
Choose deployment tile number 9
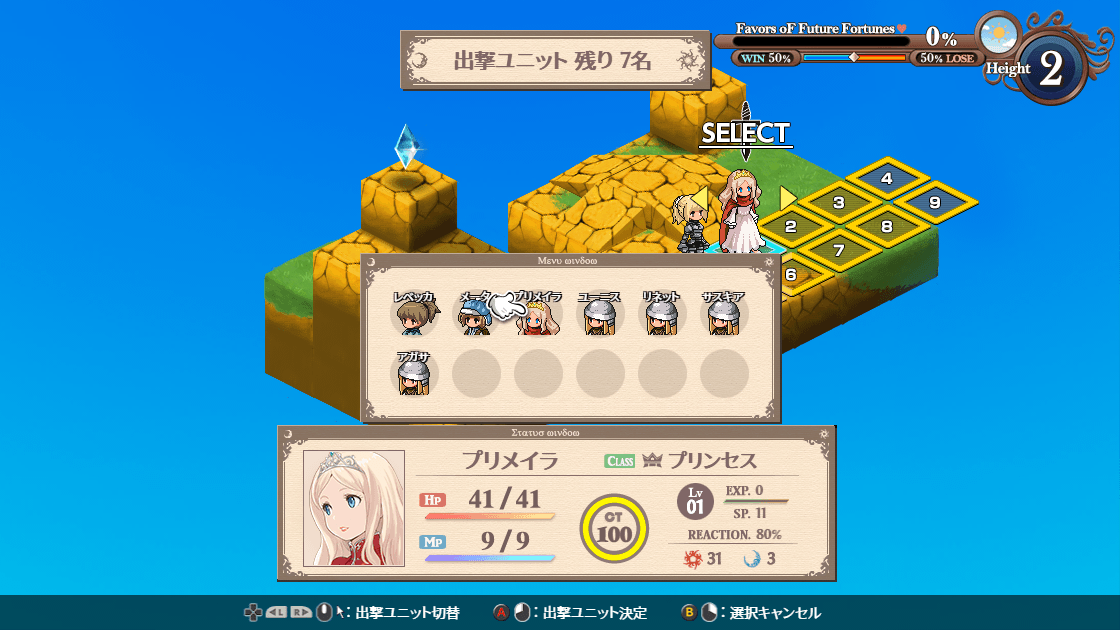coord(935,203)
